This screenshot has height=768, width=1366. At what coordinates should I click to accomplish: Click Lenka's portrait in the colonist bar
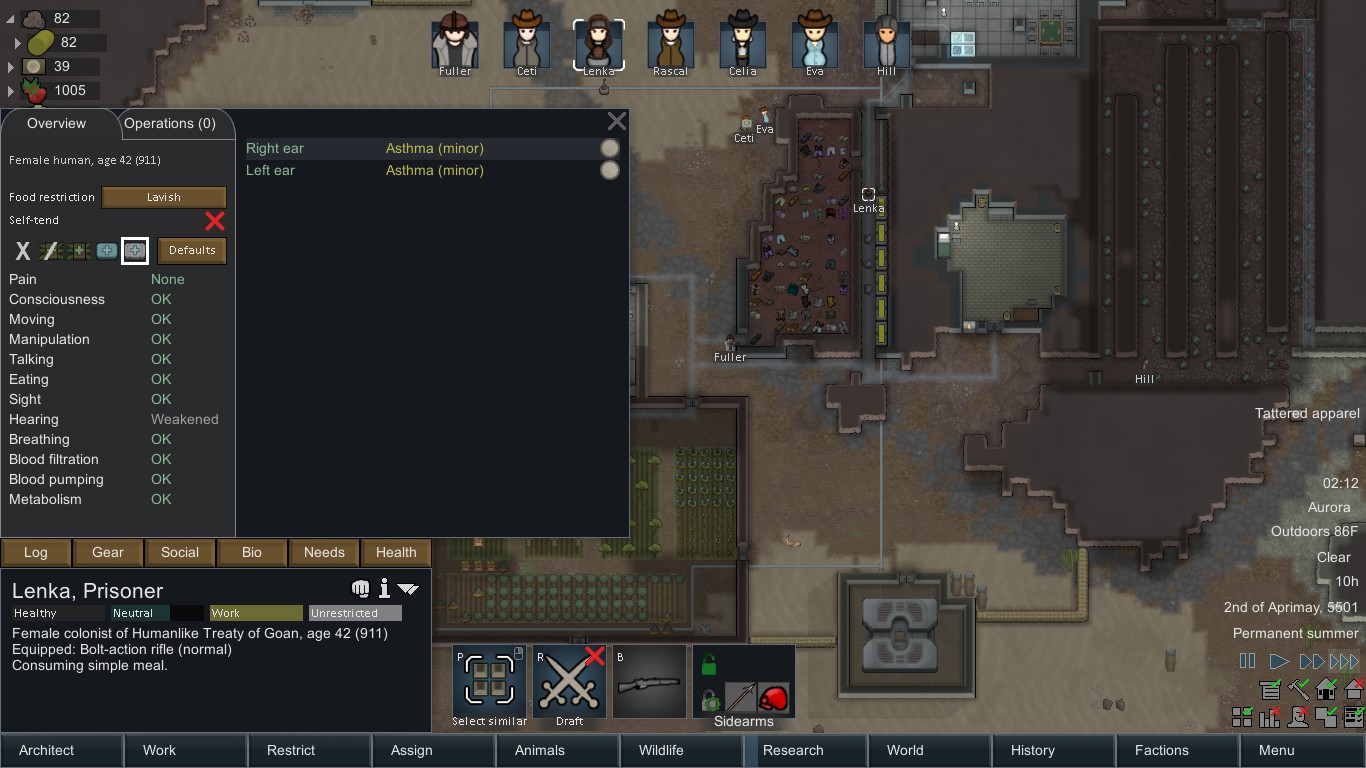[598, 40]
